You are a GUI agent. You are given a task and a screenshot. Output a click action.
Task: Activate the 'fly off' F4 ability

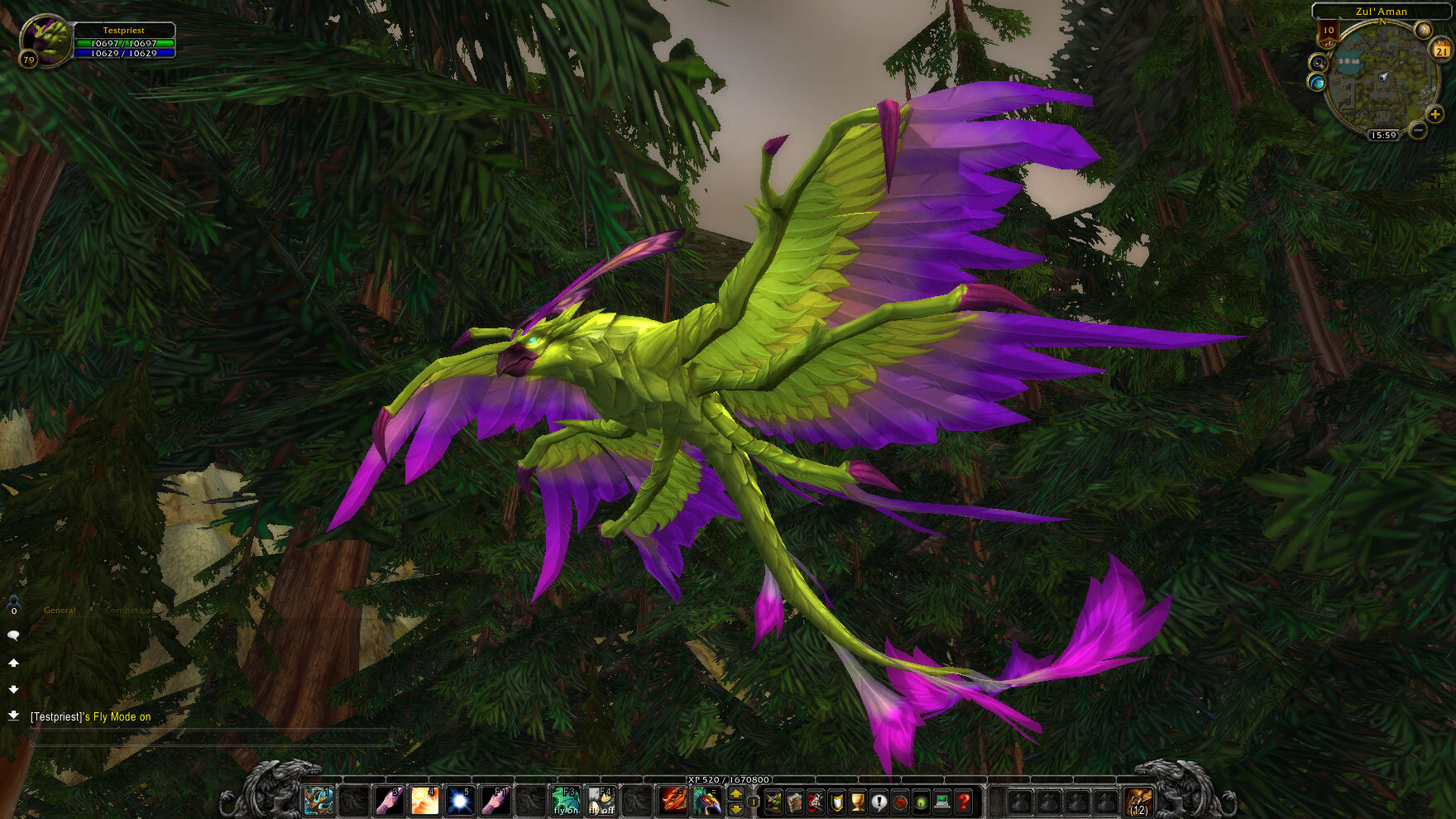pyautogui.click(x=603, y=799)
